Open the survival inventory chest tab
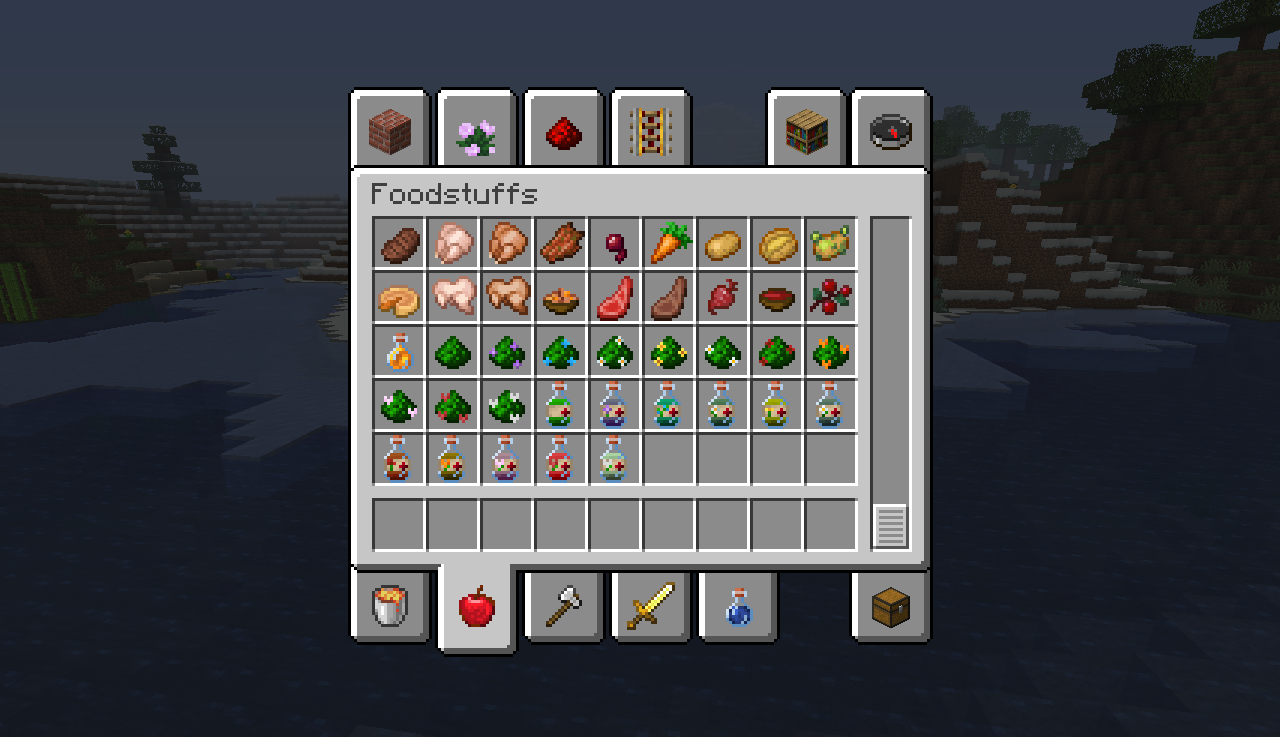Viewport: 1280px width, 737px height. 889,607
